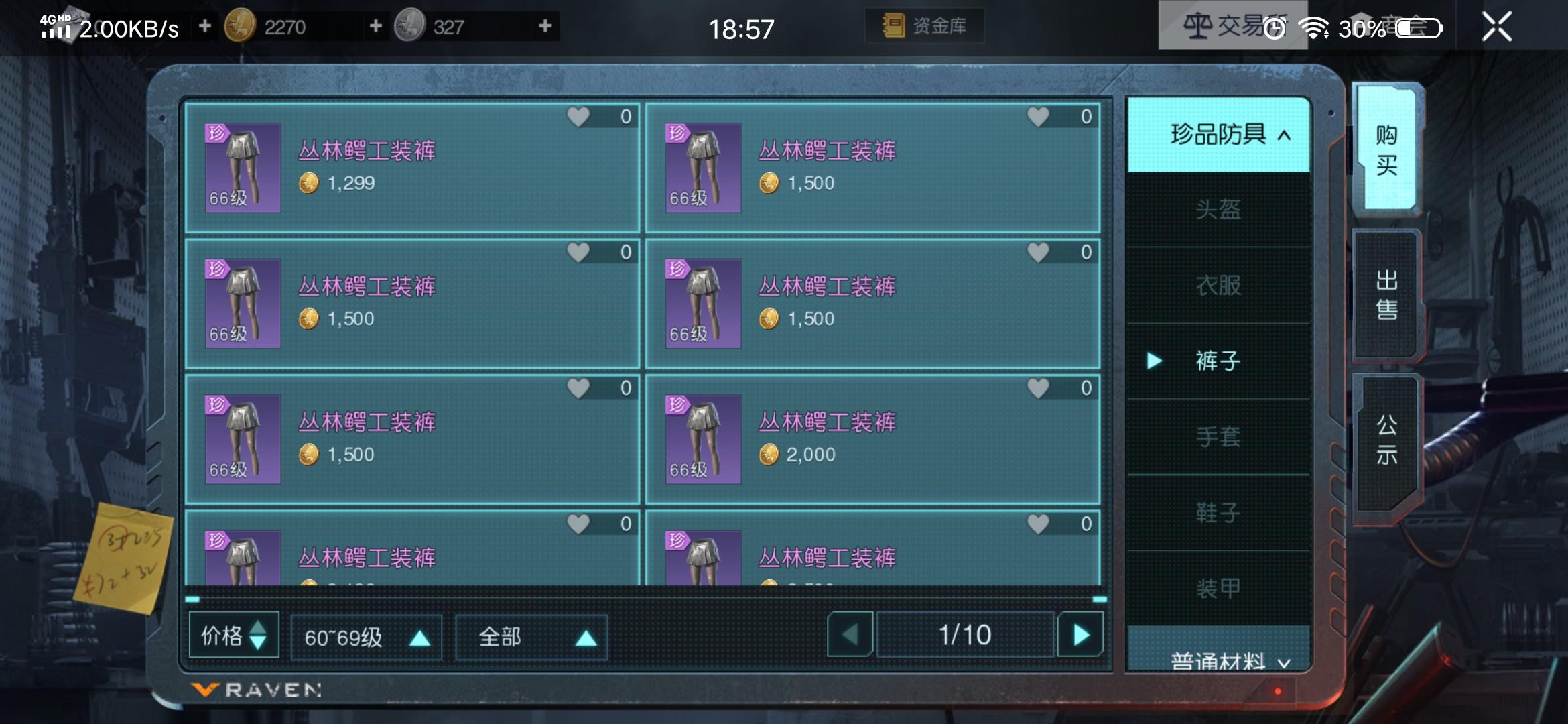
Task: Select the 手套 gloves category
Action: pyautogui.click(x=1218, y=436)
